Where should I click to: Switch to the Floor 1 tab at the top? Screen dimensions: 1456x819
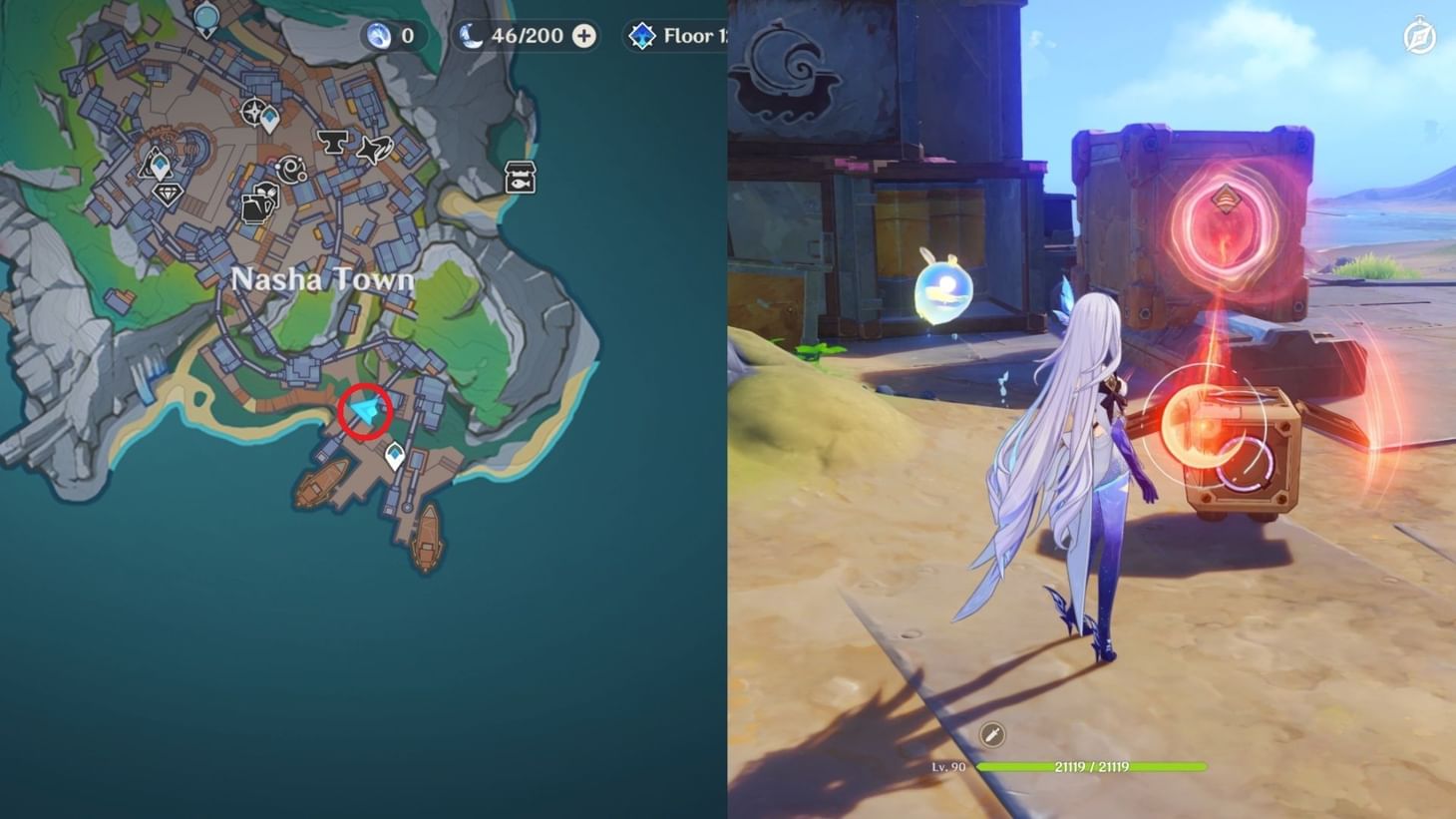(693, 36)
